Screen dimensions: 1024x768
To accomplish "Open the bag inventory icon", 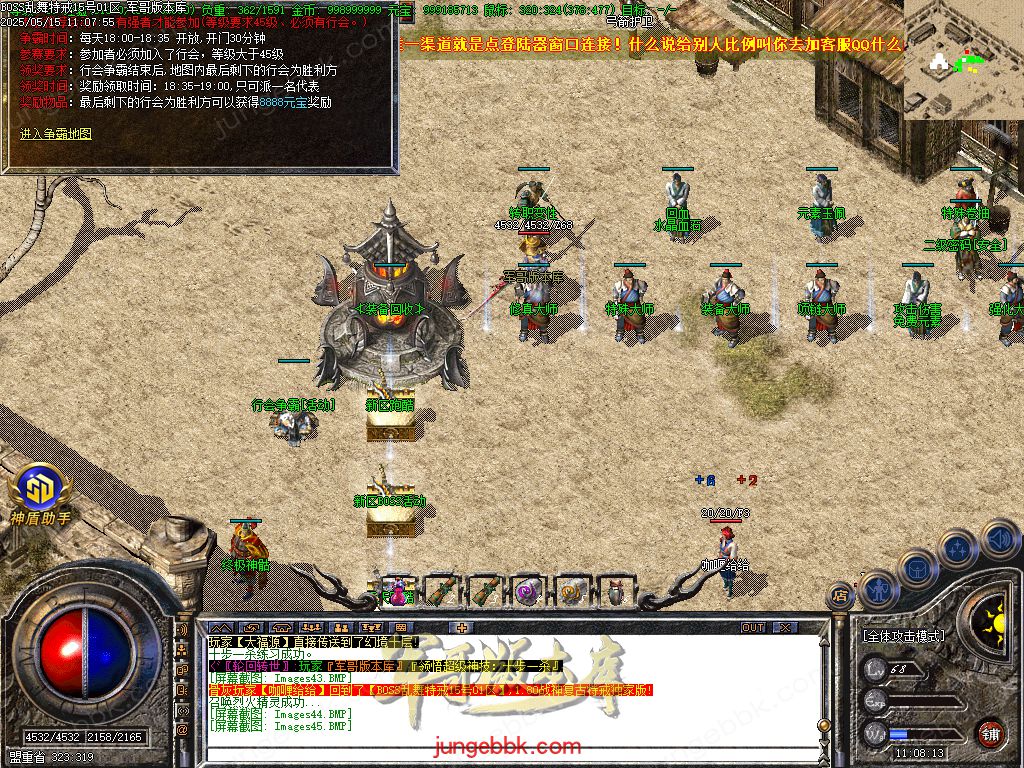I will [x=917, y=570].
